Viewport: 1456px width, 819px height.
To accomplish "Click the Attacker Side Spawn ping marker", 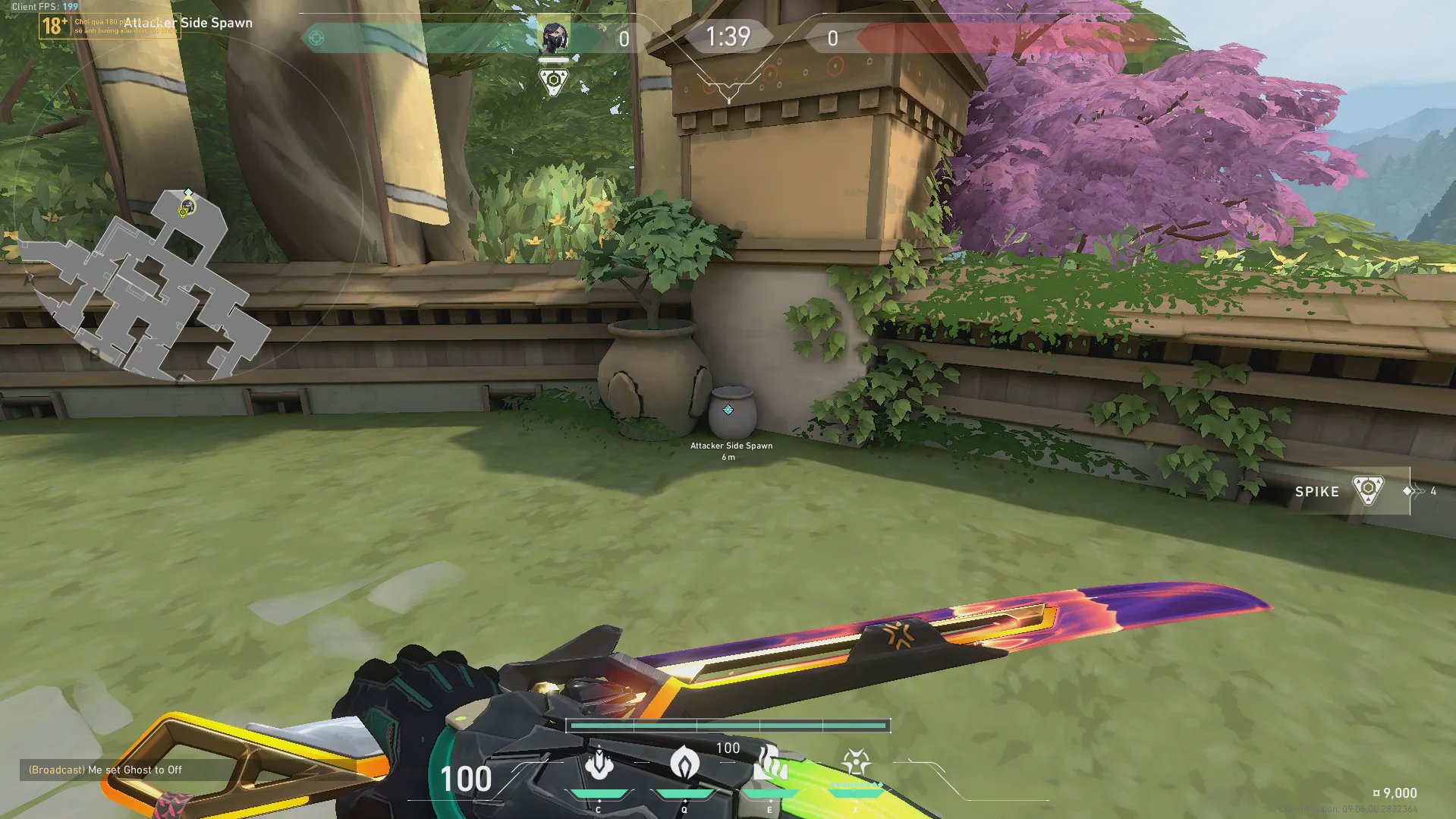I will pyautogui.click(x=728, y=410).
